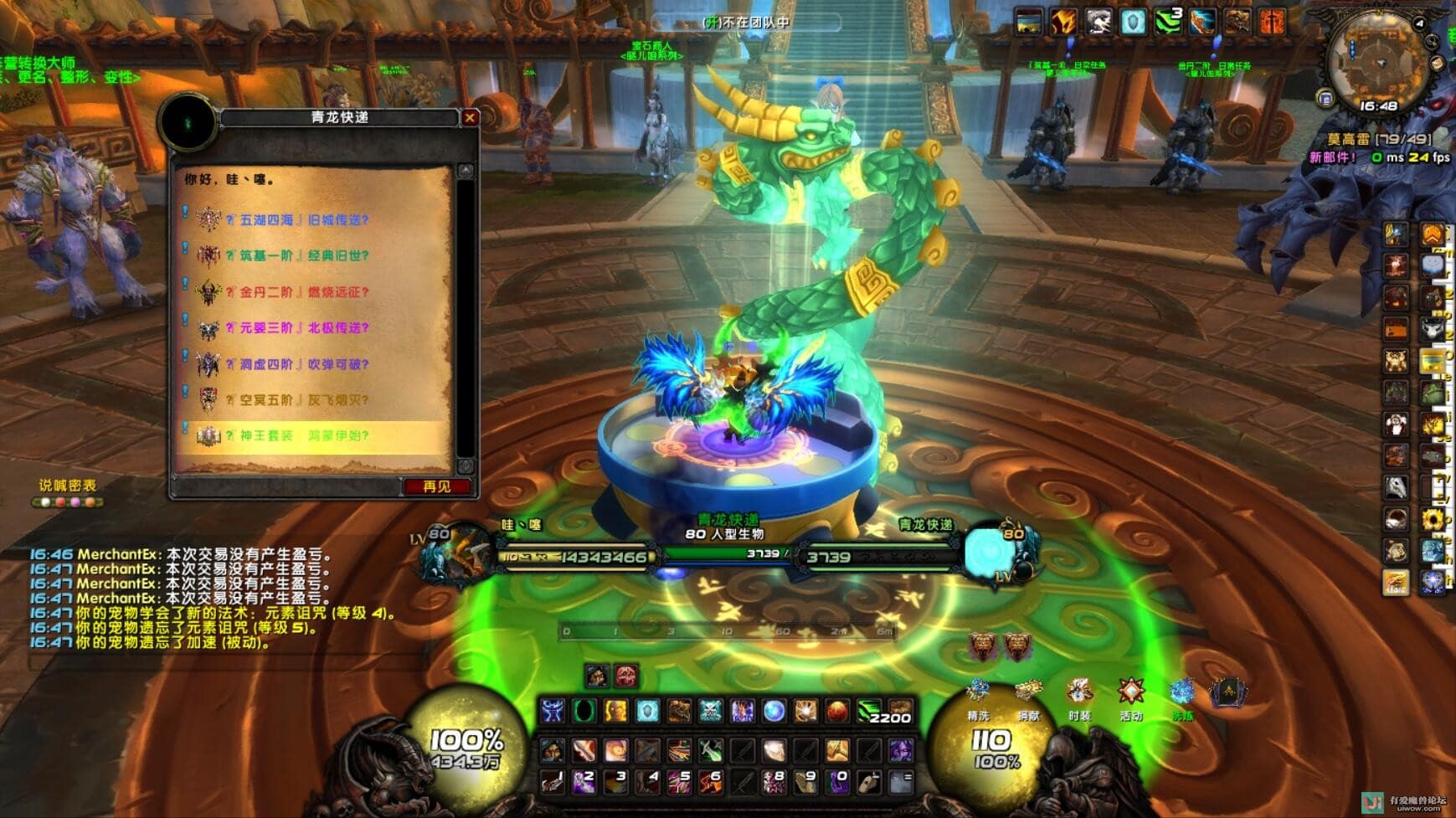Open the minimap
Image resolution: width=1456 pixels, height=818 pixels.
[1378, 64]
